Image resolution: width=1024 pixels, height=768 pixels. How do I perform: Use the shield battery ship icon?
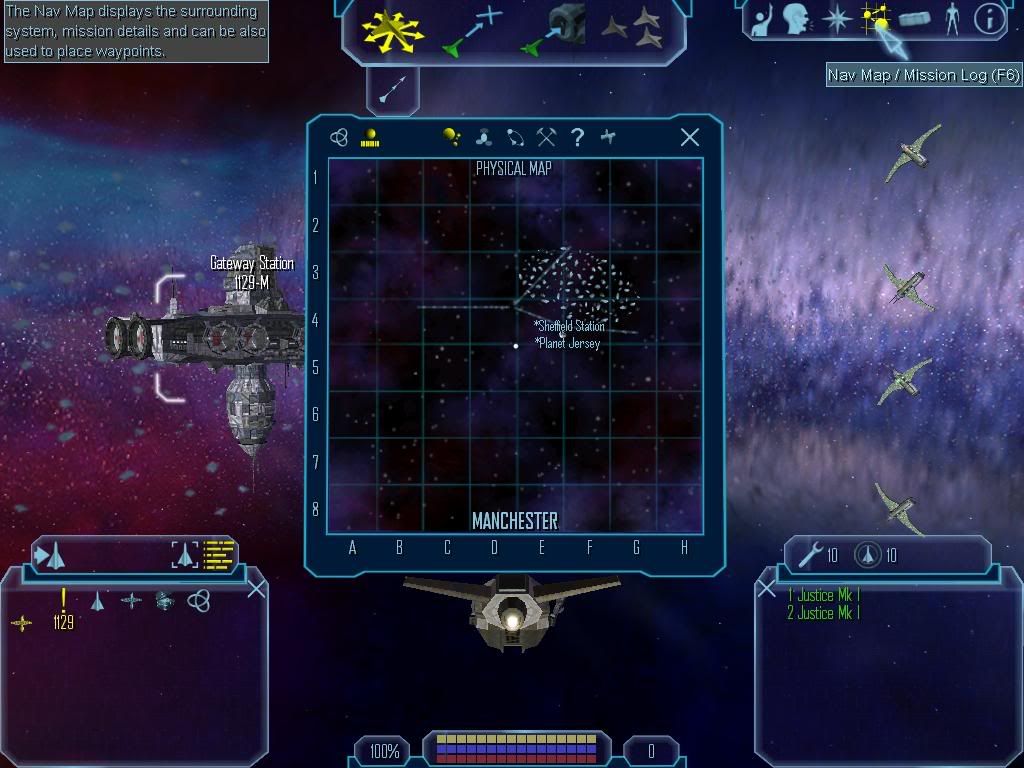coord(866,555)
